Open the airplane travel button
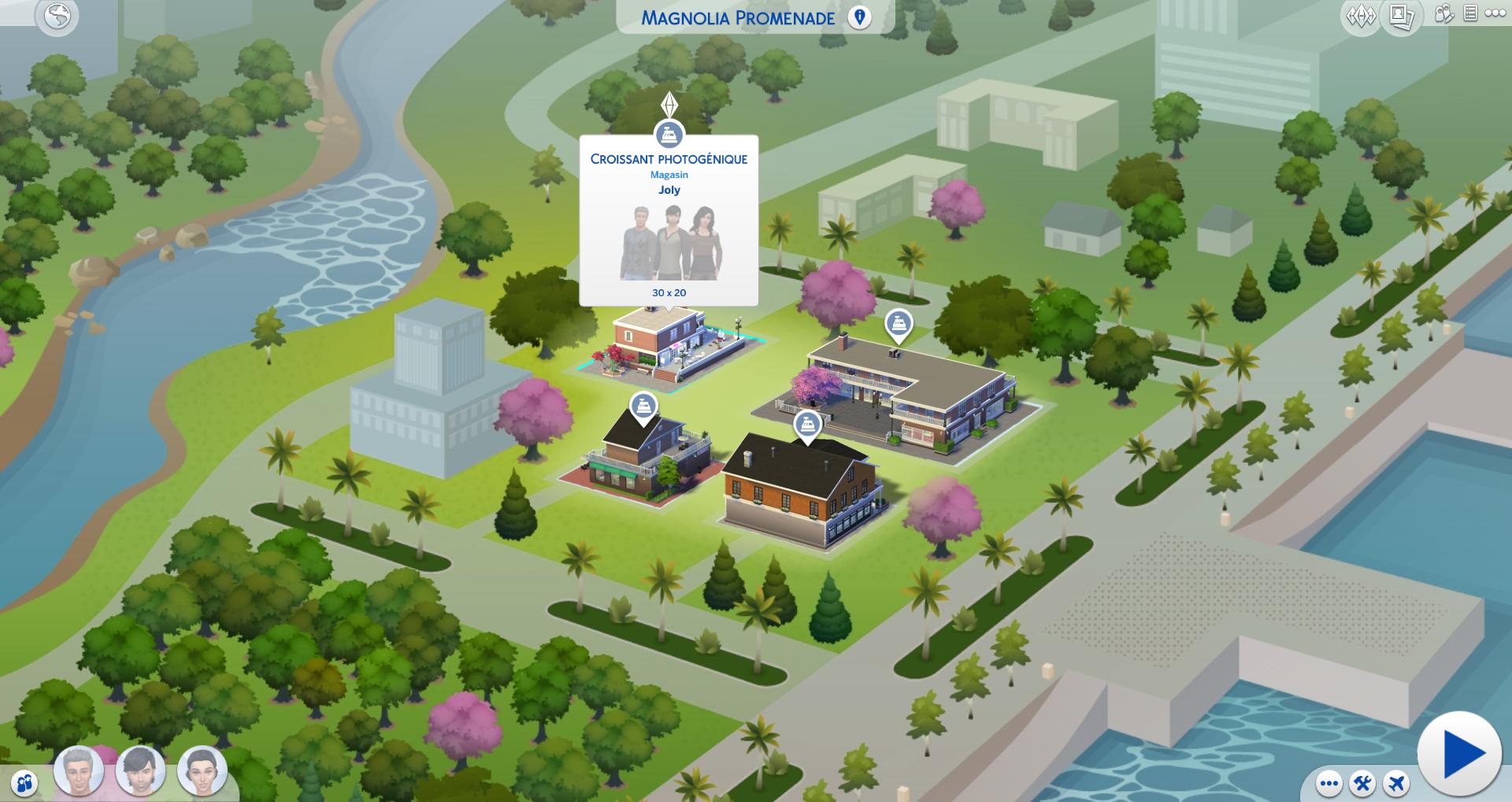Viewport: 1512px width, 802px height. (x=1396, y=784)
